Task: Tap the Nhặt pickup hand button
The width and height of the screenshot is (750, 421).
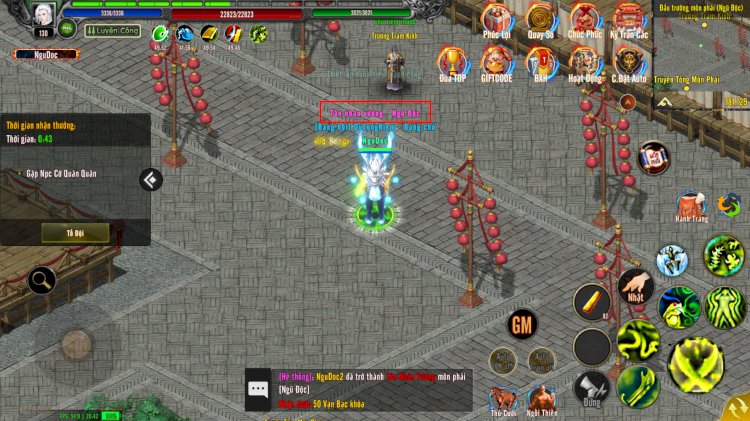Action: click(x=635, y=288)
